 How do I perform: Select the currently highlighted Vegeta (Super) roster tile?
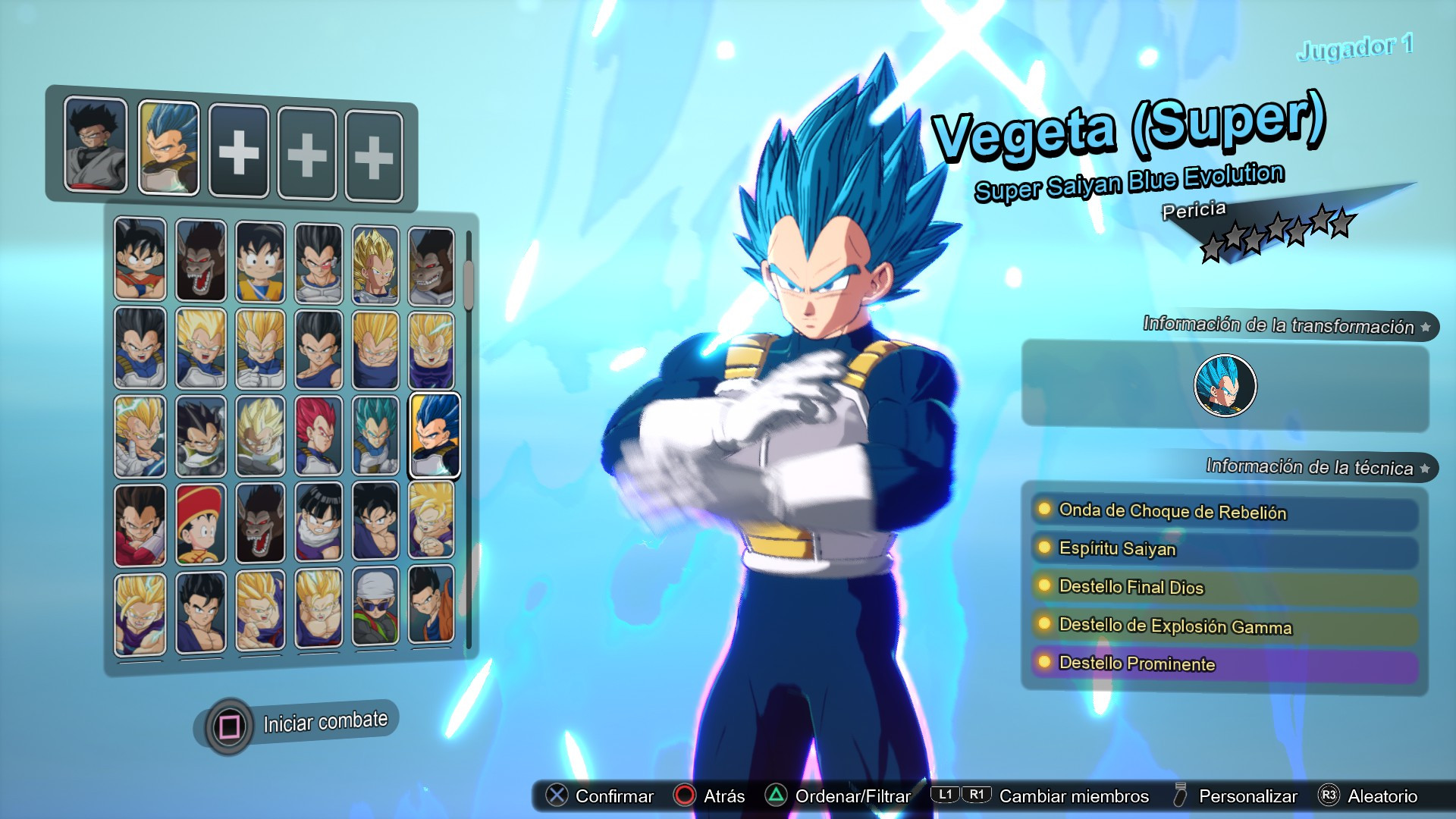point(435,434)
